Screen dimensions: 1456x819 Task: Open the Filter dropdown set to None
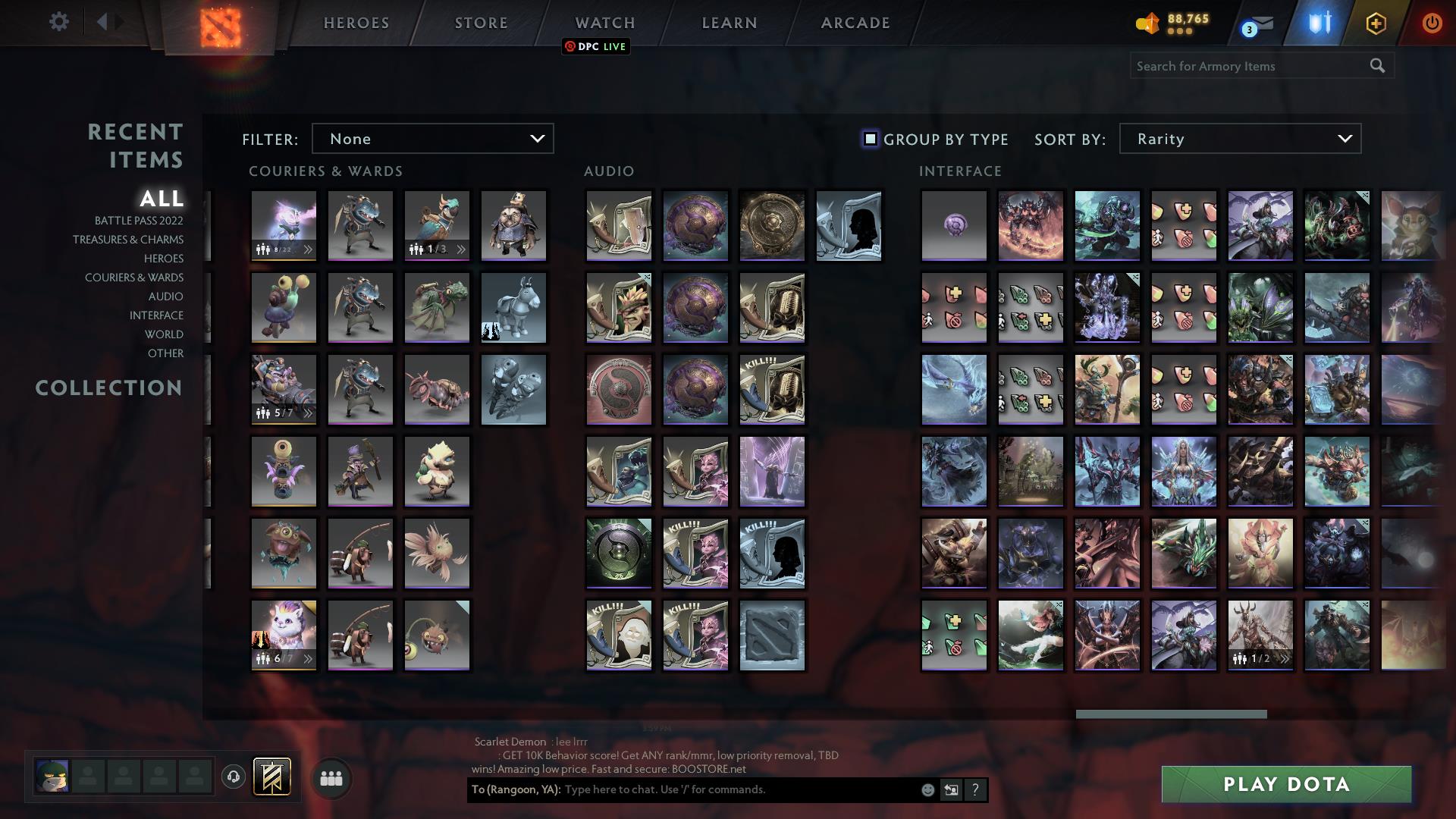coord(432,139)
